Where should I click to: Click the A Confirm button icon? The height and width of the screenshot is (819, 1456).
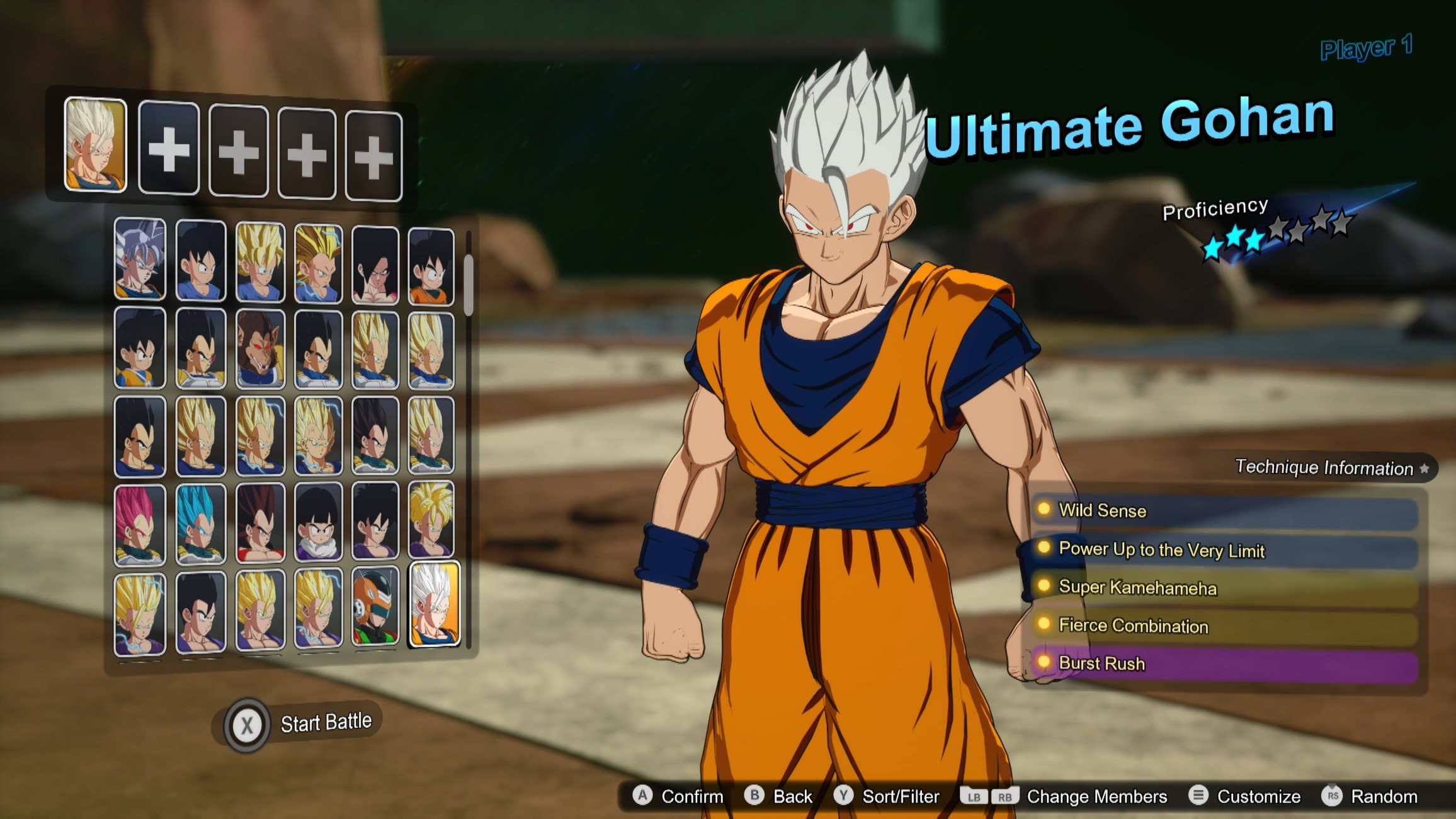(644, 796)
